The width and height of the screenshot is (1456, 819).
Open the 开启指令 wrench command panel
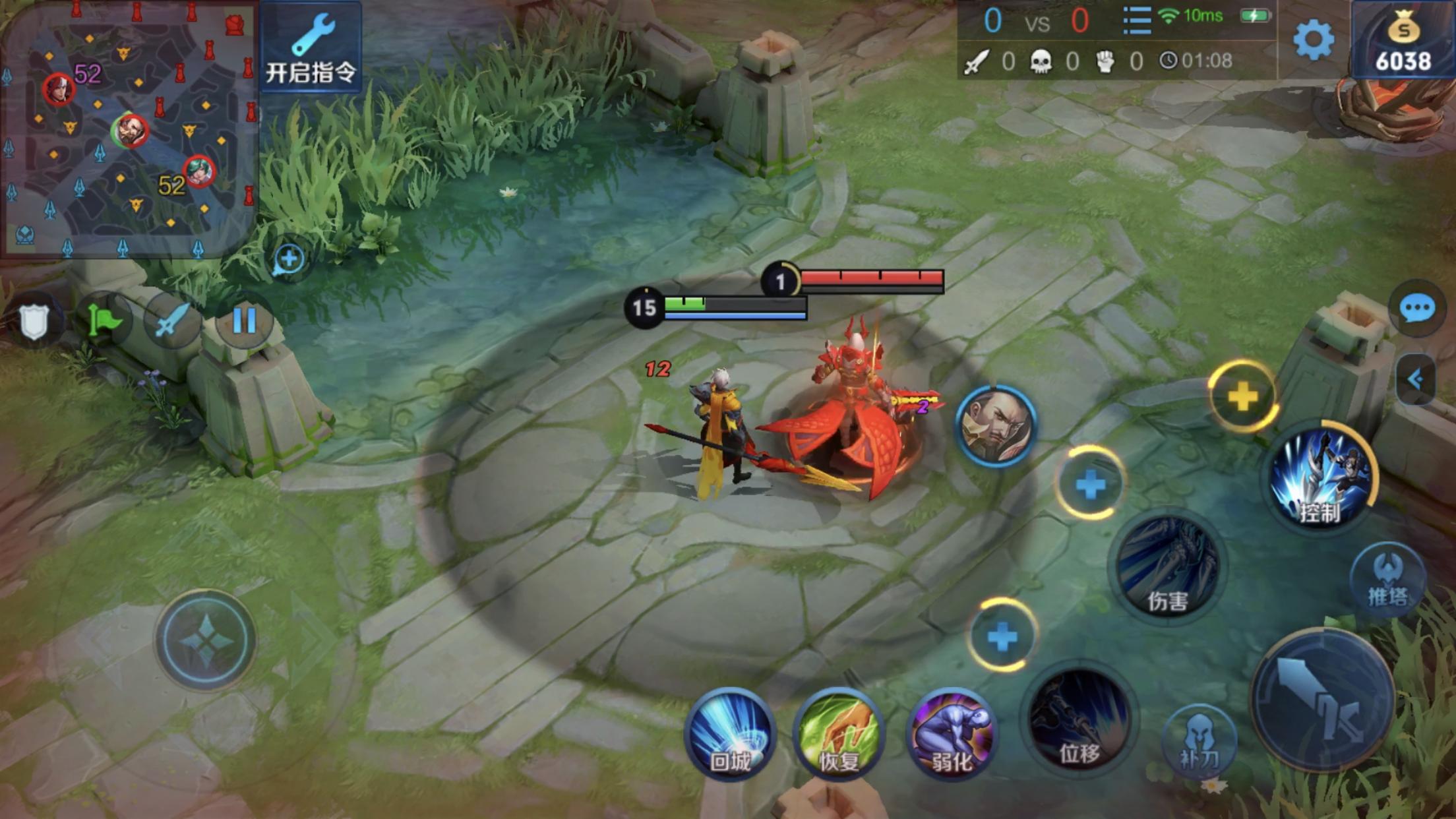pyautogui.click(x=311, y=47)
